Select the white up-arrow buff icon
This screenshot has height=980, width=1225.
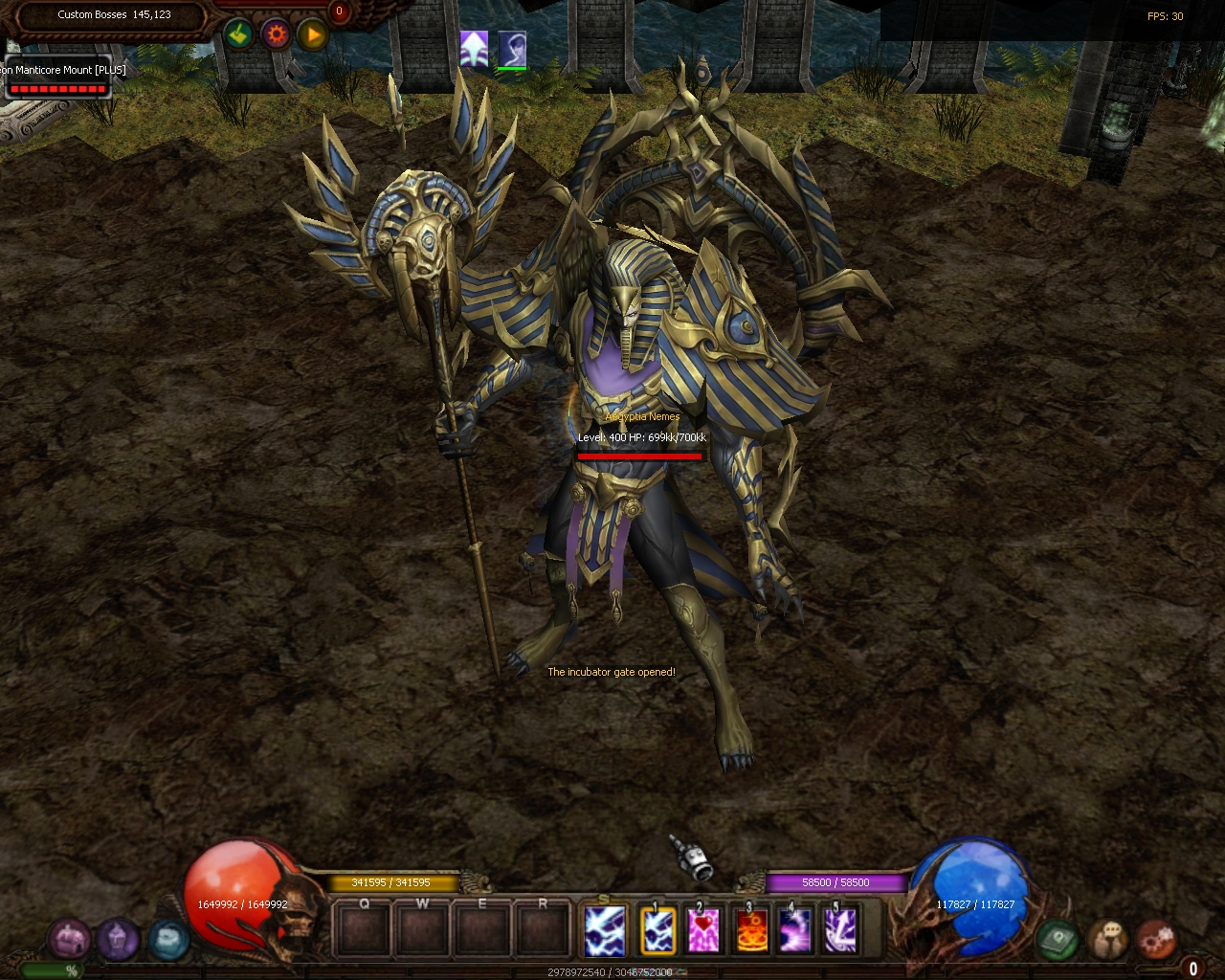pyautogui.click(x=474, y=47)
